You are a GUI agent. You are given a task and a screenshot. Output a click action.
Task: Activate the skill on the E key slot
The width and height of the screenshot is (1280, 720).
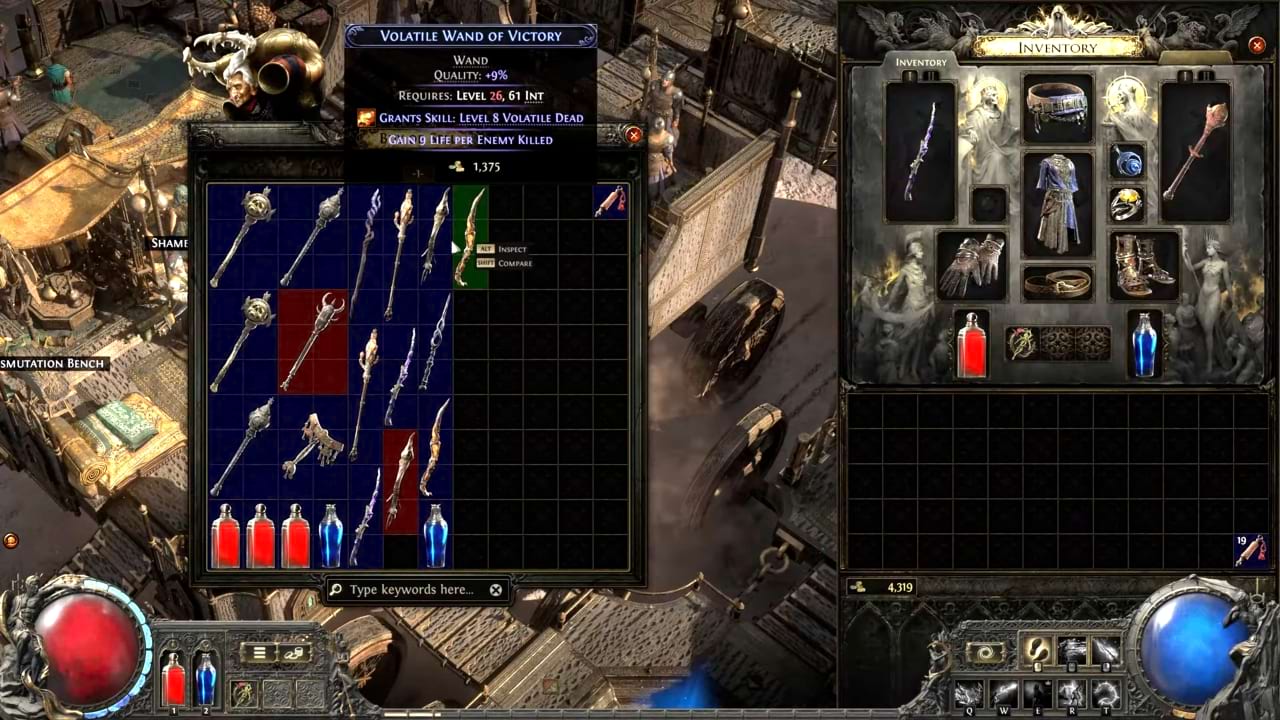1037,690
